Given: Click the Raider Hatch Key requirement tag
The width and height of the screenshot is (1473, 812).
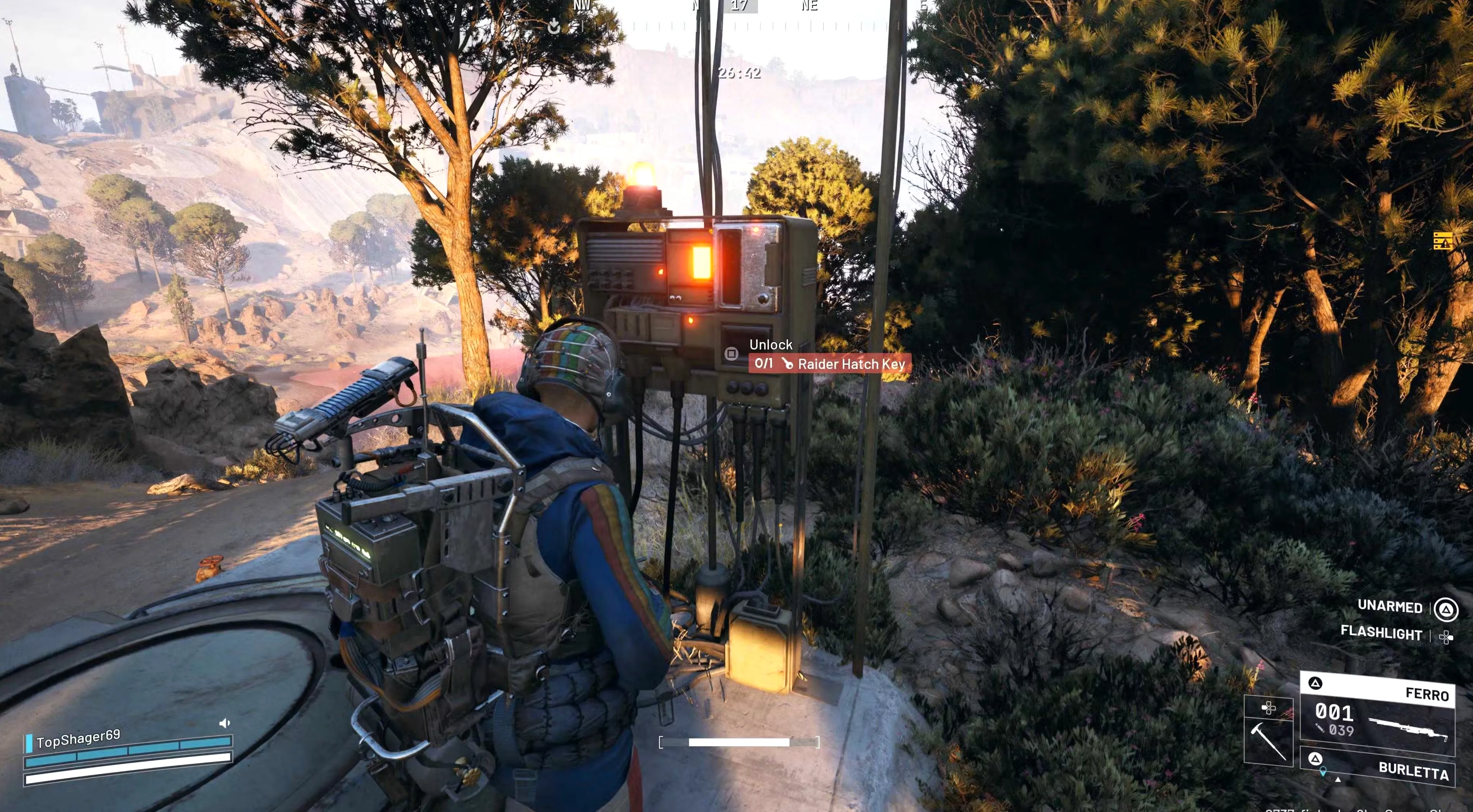Looking at the screenshot, I should pos(829,364).
